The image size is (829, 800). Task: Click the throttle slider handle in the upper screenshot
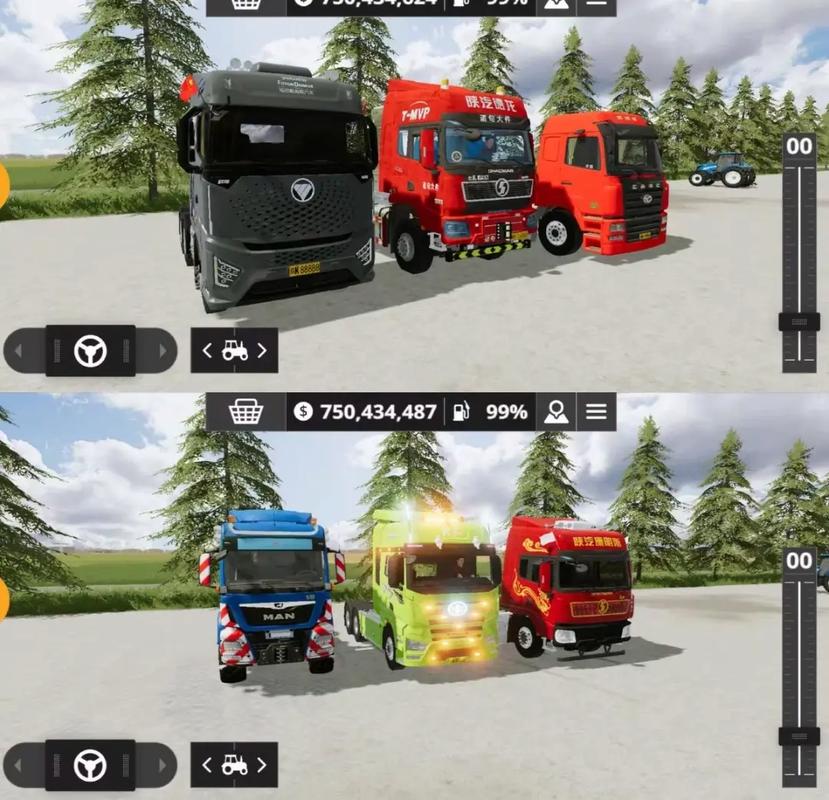coord(799,322)
